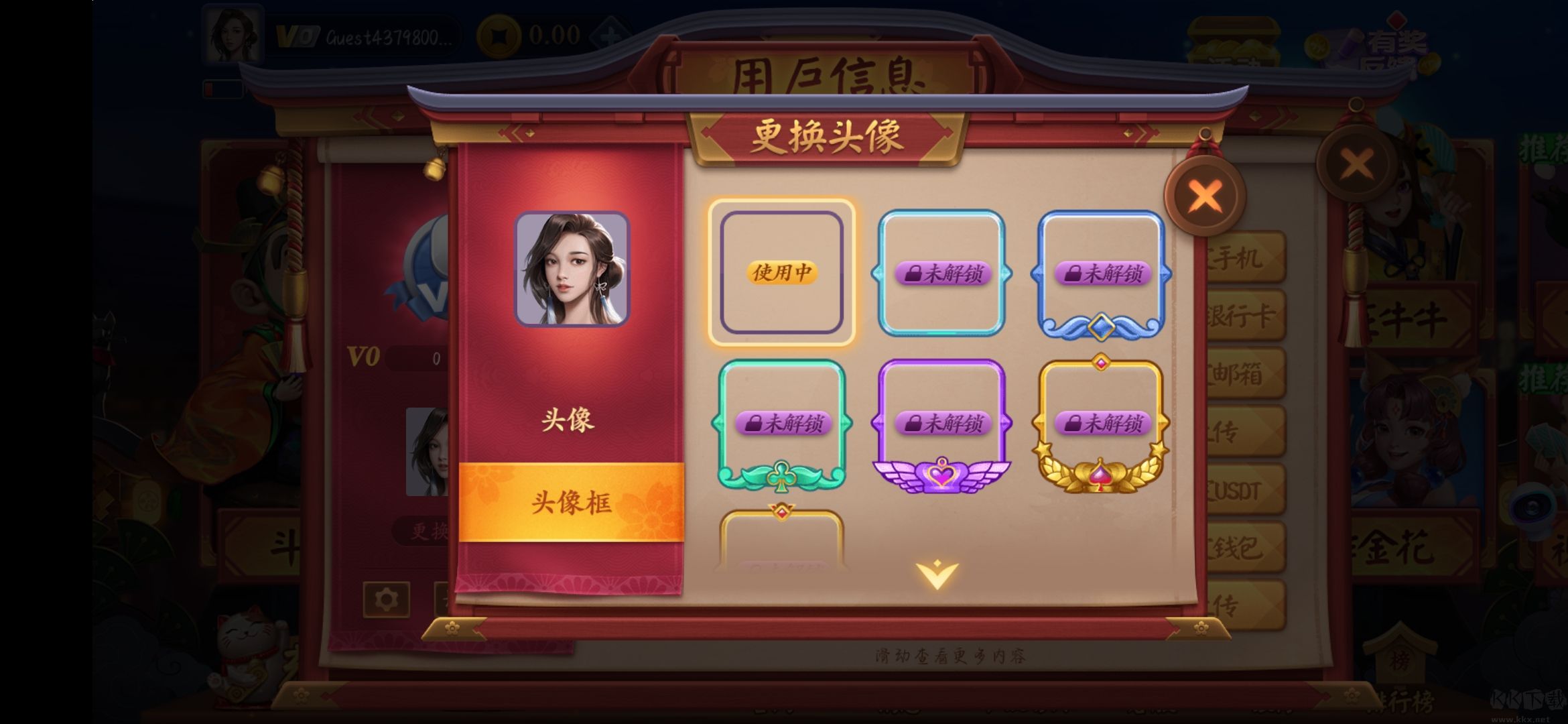Select the gold laurel spade avatar frame
The image size is (1568, 724).
(x=1102, y=422)
